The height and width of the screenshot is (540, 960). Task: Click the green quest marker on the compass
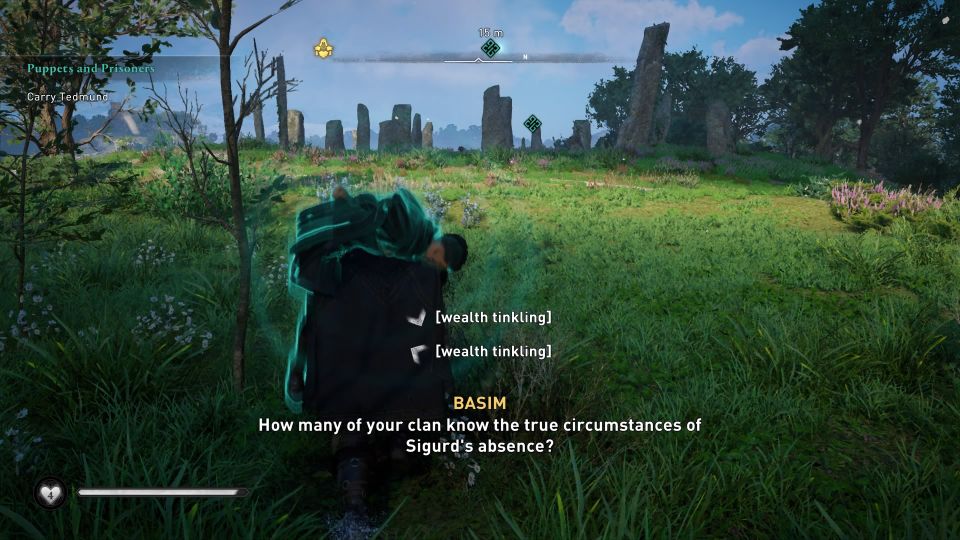click(x=490, y=47)
